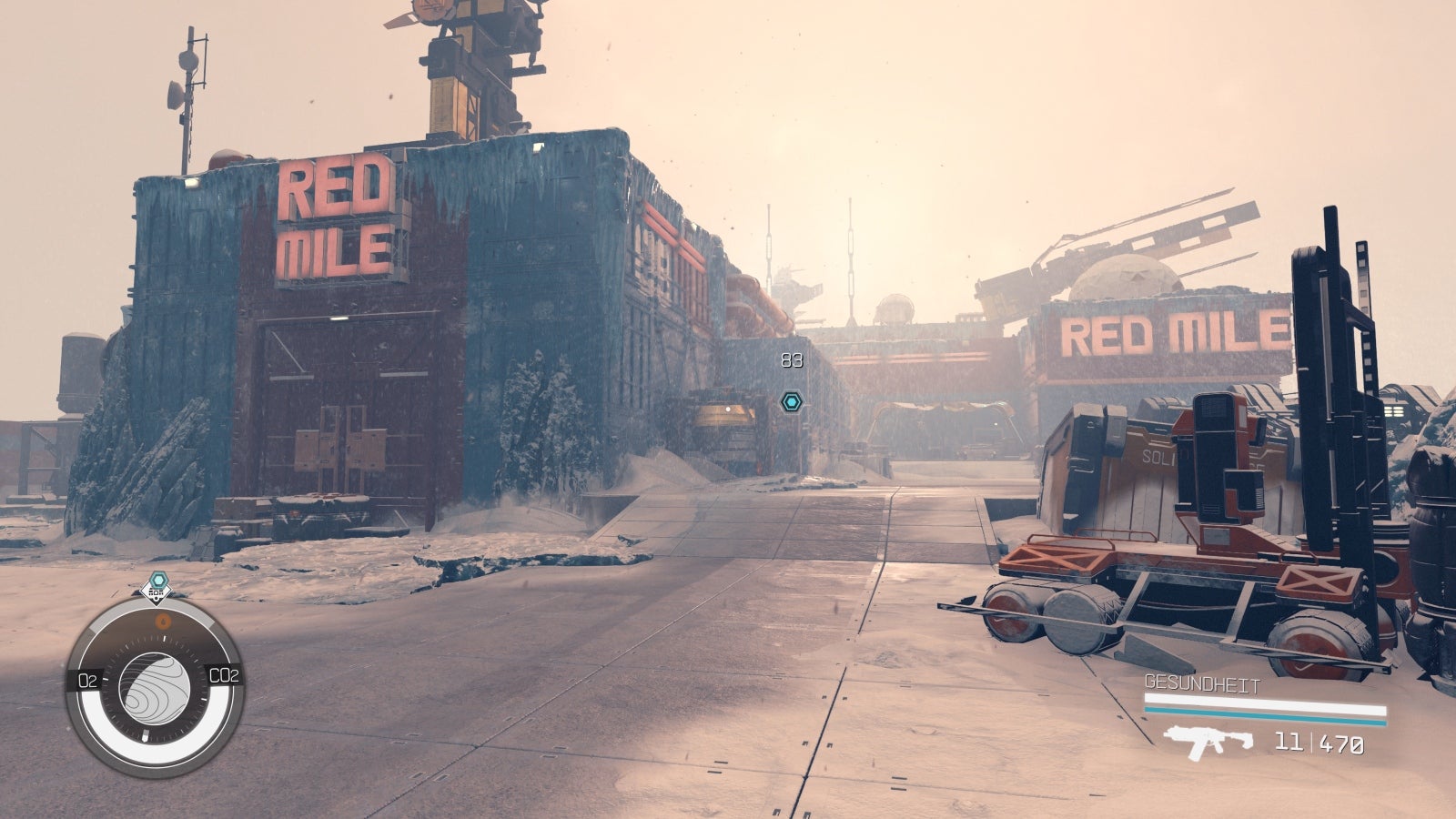Click the hexagonal quest objective marker
Viewport: 1456px width, 819px height.
792,401
